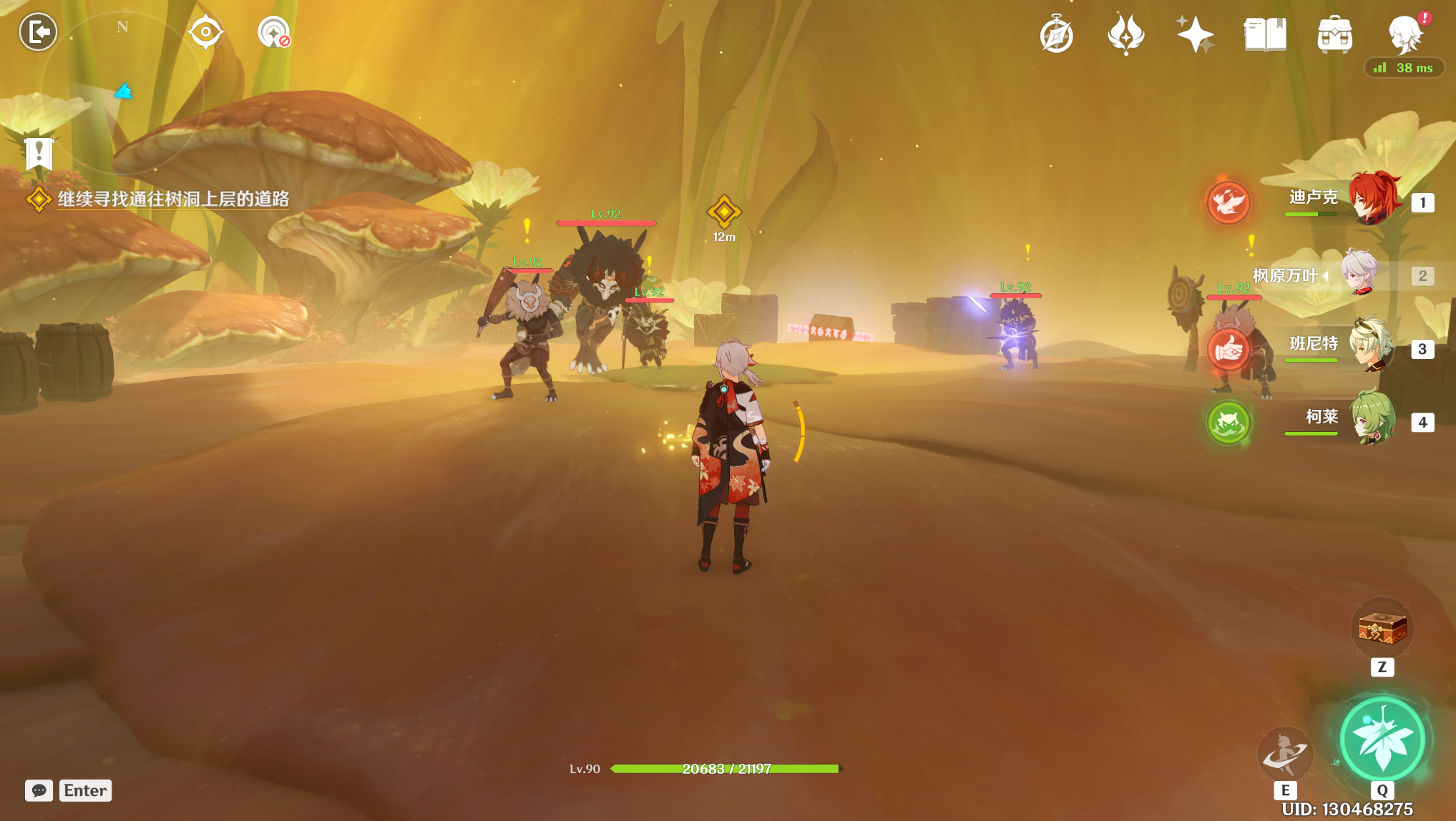Toggle the eye-shaped view icon
The width and height of the screenshot is (1456, 821).
click(205, 32)
